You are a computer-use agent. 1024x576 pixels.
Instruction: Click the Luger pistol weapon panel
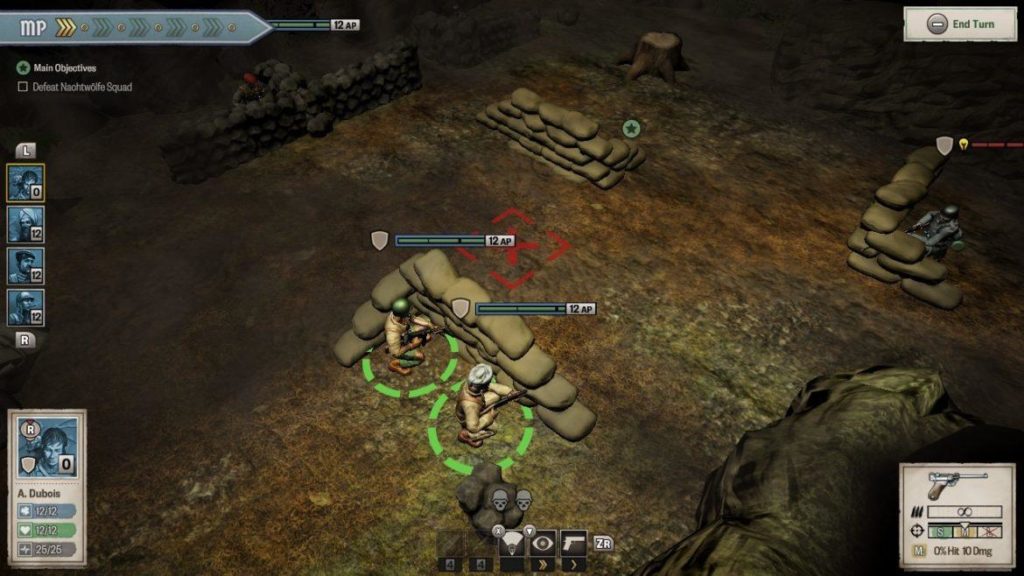957,488
